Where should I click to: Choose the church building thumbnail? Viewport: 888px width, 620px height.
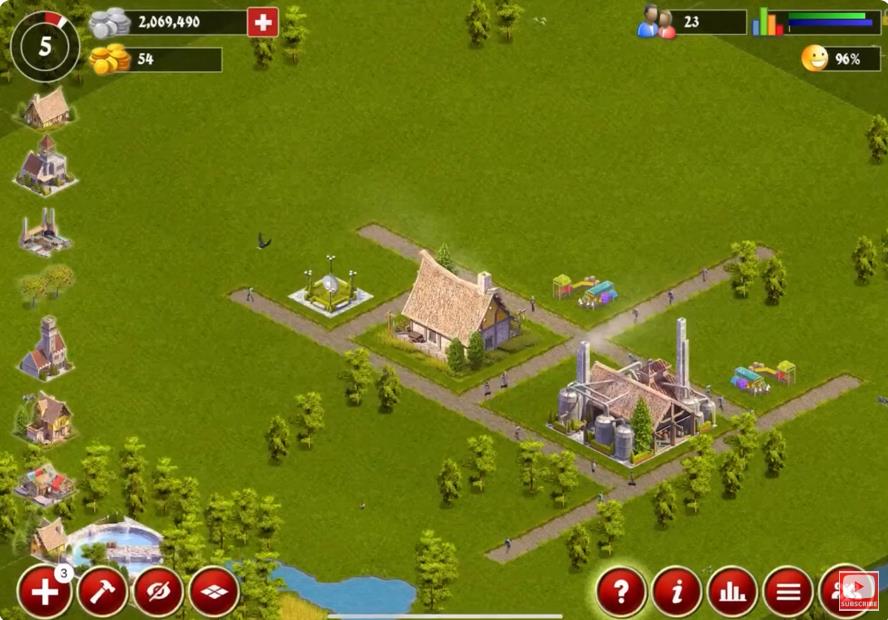(x=45, y=165)
